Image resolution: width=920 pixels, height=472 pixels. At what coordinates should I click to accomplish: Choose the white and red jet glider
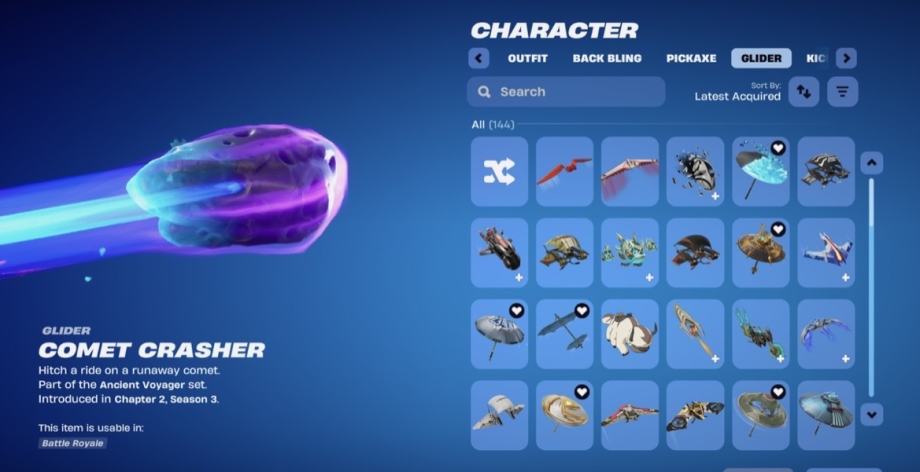tap(826, 252)
